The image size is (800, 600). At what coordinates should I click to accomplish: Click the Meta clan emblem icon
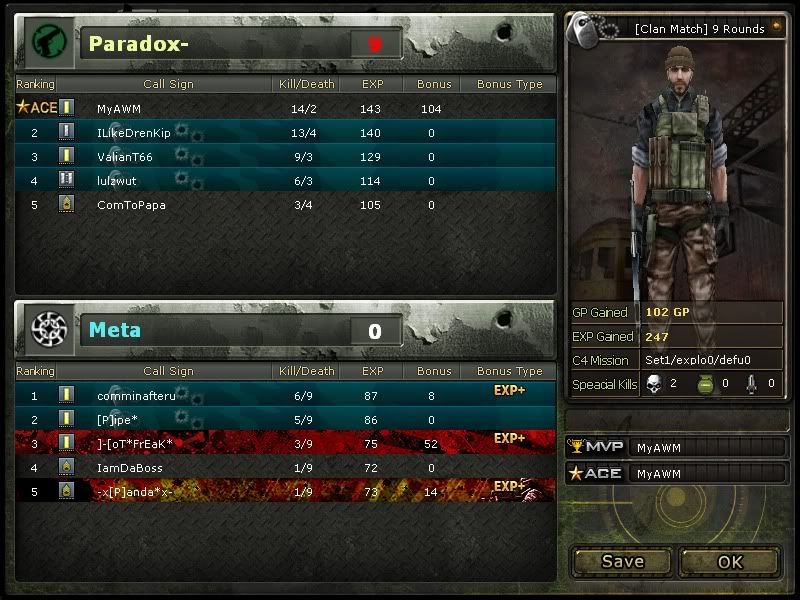pyautogui.click(x=46, y=329)
